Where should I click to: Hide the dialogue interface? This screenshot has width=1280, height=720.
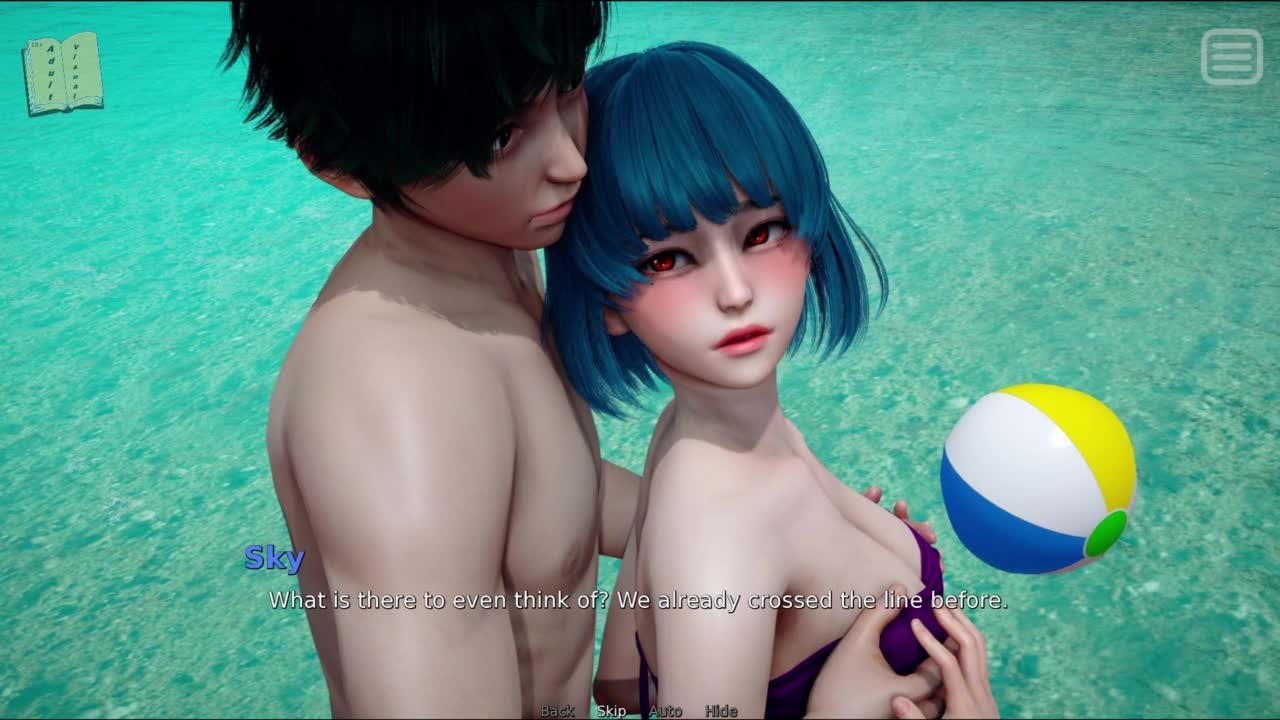tap(721, 711)
